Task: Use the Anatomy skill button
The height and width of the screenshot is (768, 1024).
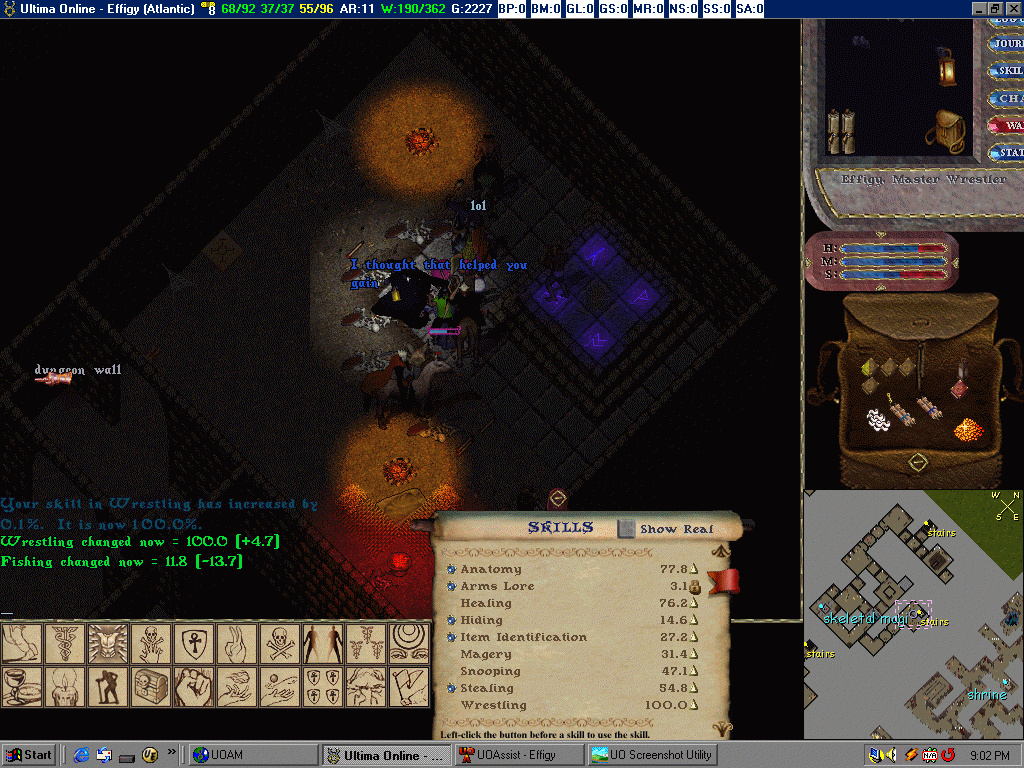Action: click(x=452, y=570)
